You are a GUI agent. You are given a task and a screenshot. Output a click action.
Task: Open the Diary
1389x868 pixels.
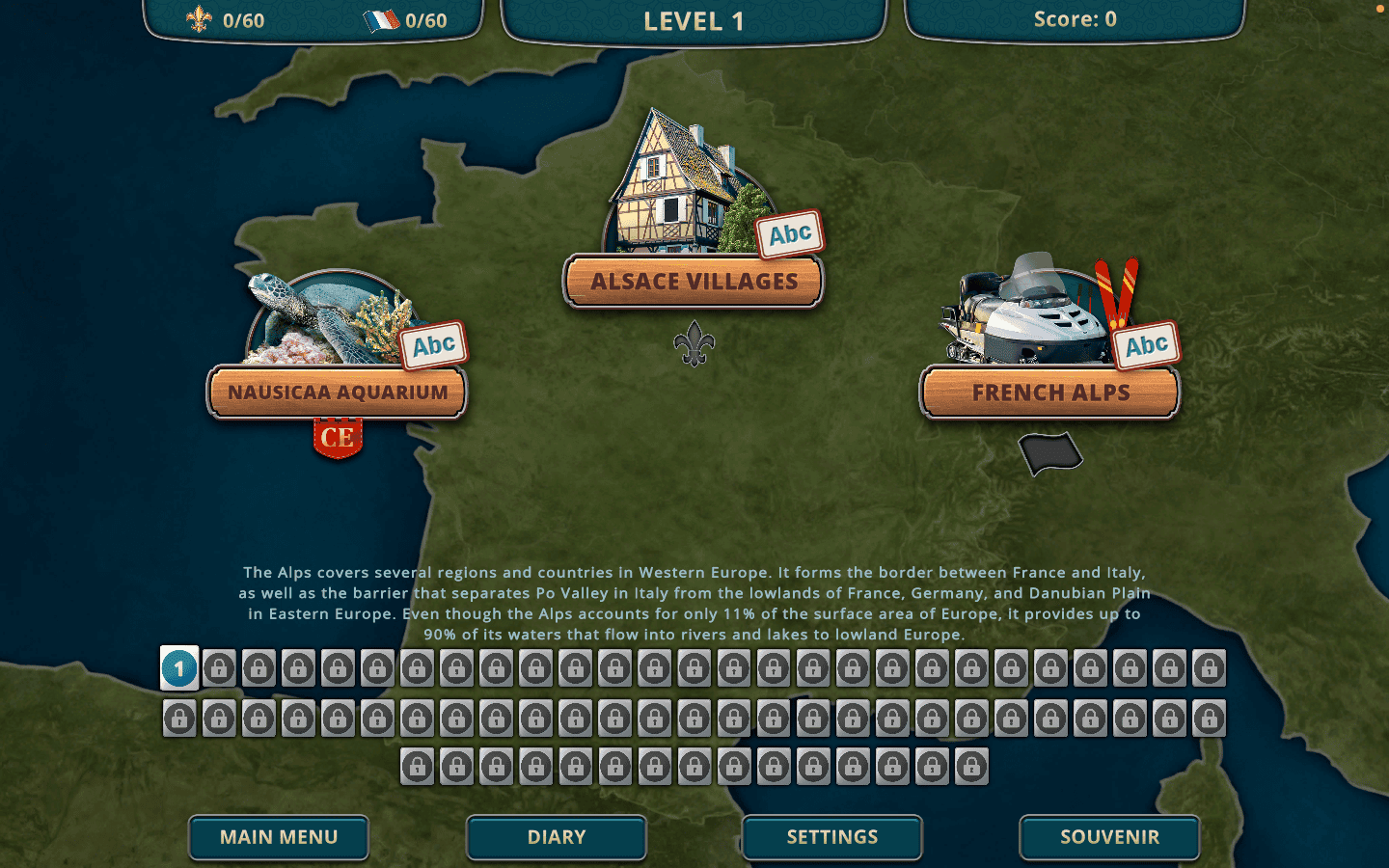(557, 837)
